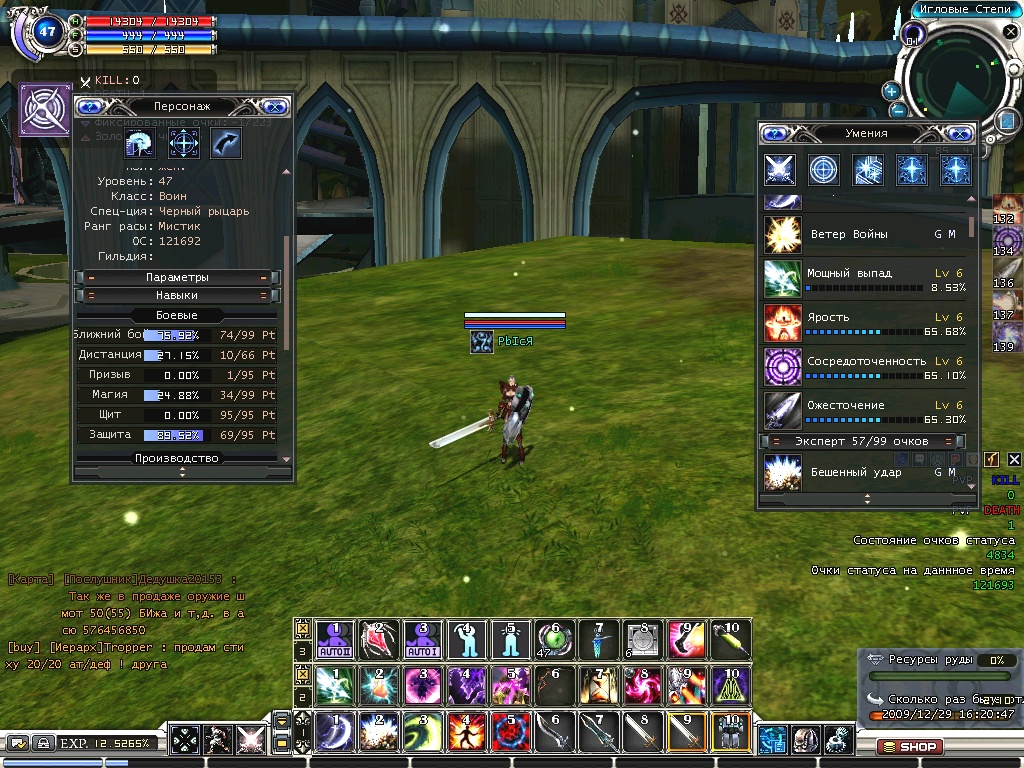Click the large purple crossed-blades buff icon
Image resolution: width=1024 pixels, height=768 pixels.
click(45, 109)
